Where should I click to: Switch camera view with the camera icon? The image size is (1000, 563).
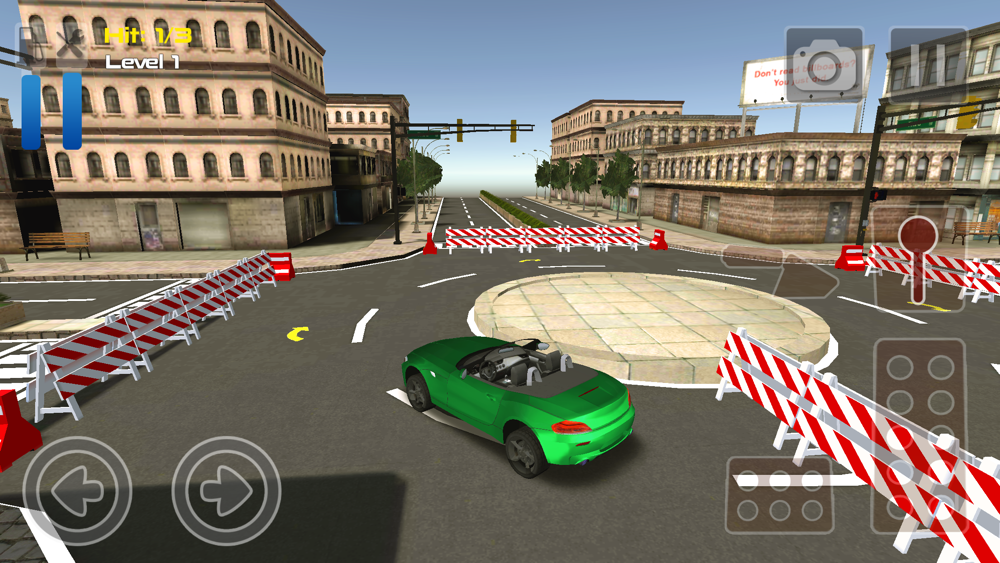(x=824, y=64)
